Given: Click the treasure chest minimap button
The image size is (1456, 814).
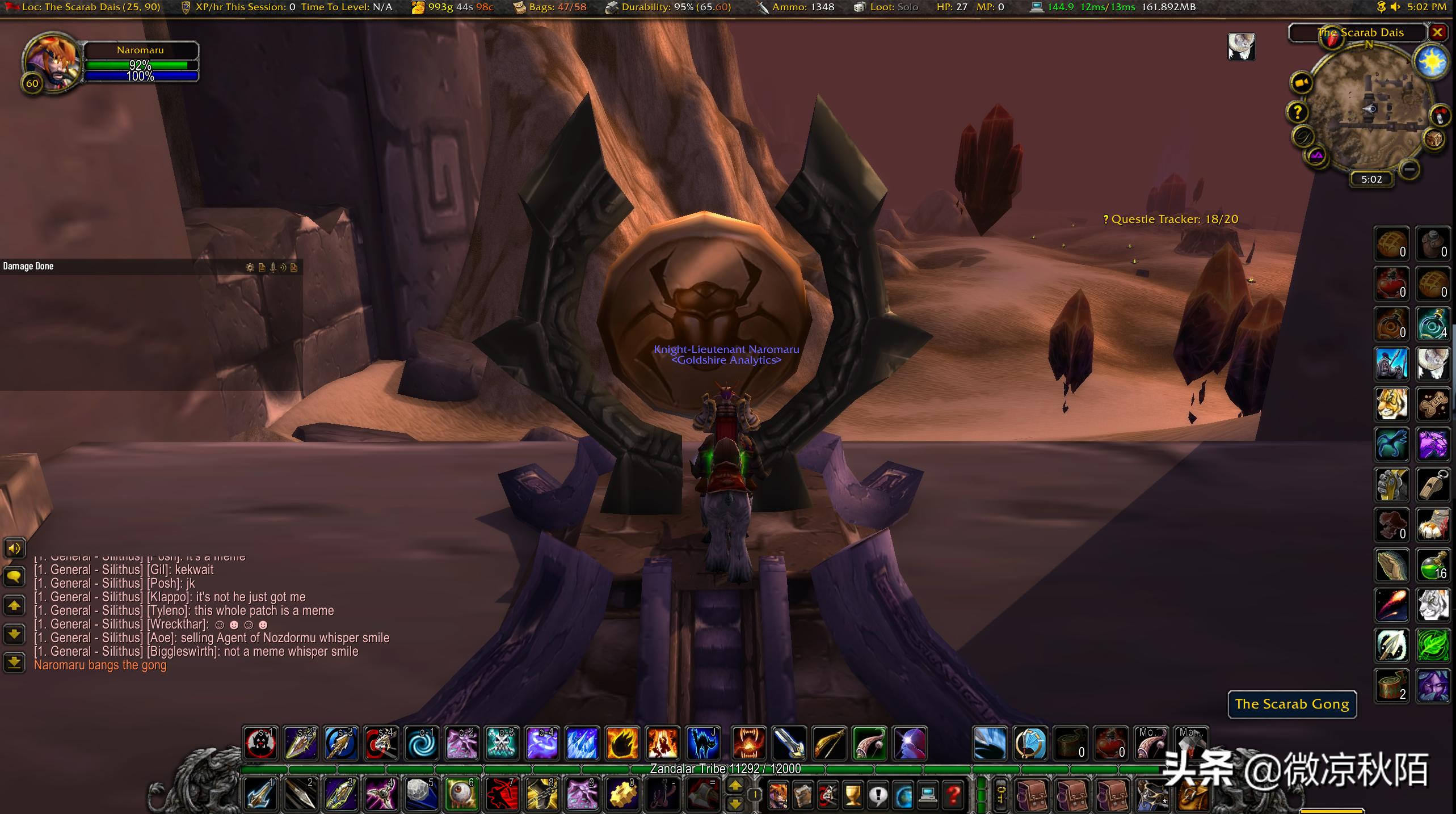Looking at the screenshot, I should [x=1434, y=138].
